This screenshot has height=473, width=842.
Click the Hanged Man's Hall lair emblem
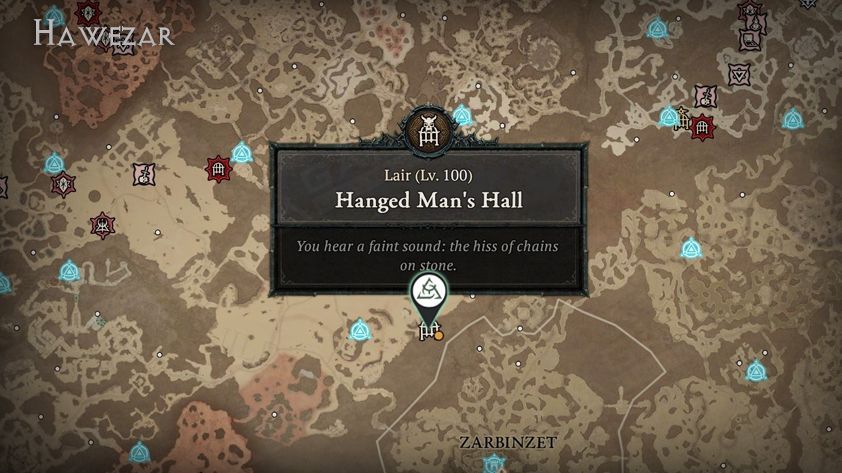click(x=426, y=130)
